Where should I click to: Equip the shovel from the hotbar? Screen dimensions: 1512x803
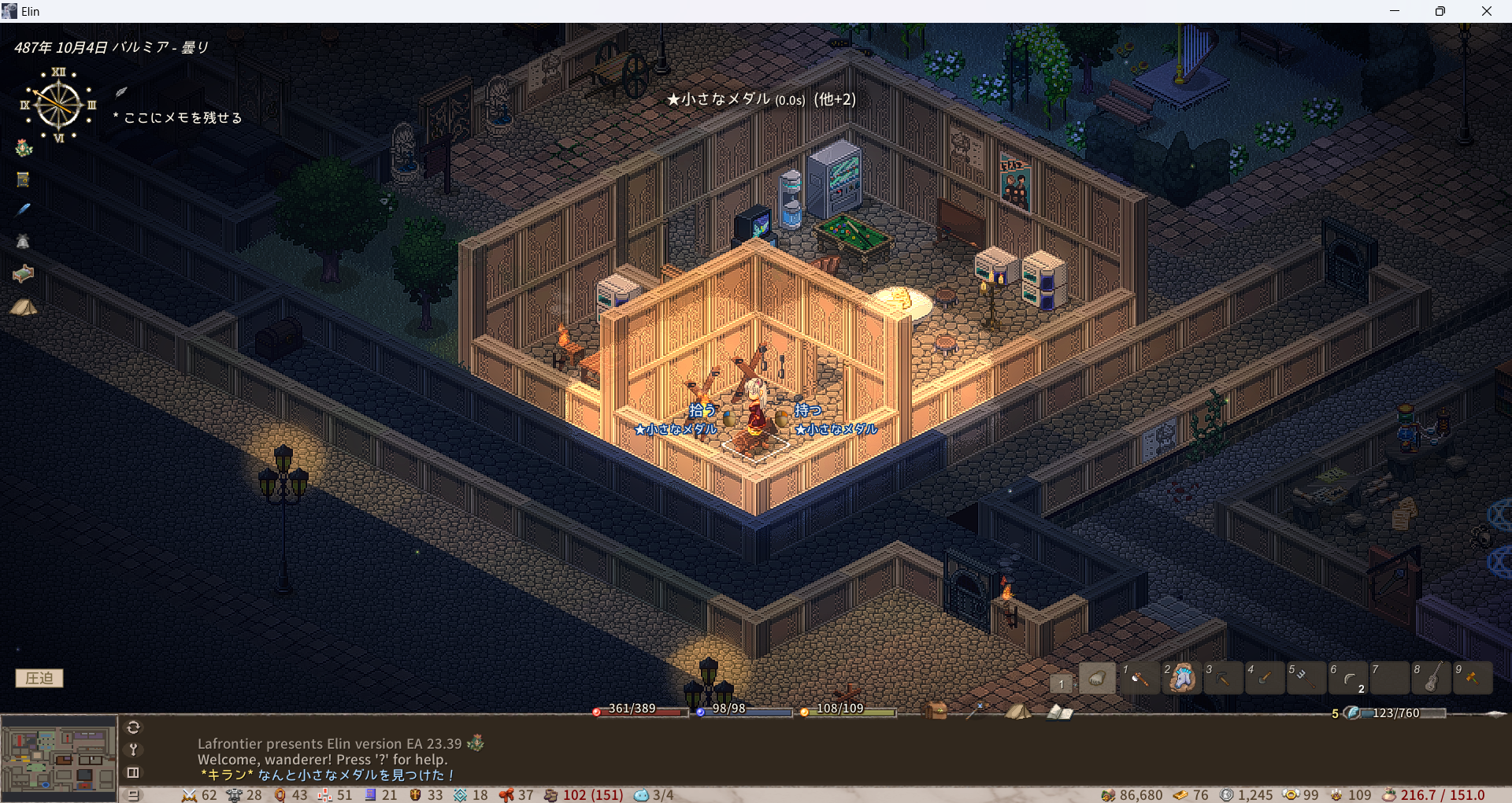pos(1265,679)
